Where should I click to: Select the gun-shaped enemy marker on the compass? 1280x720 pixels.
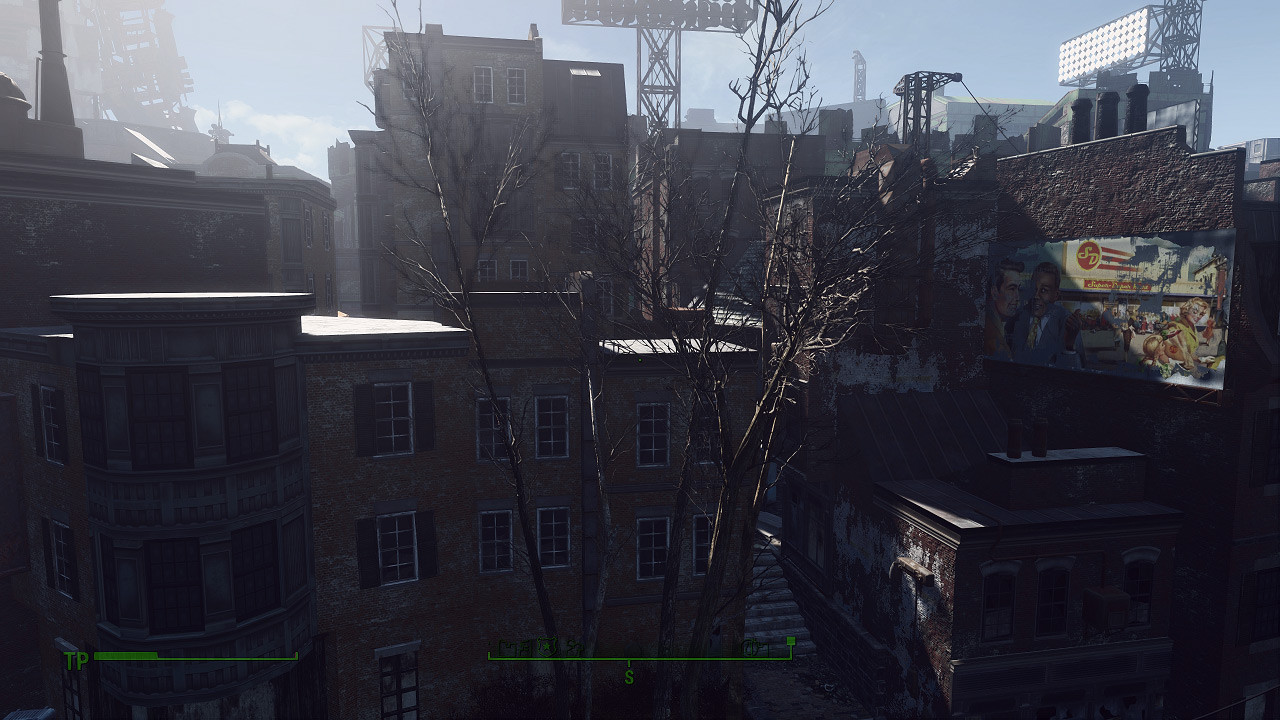tap(753, 647)
